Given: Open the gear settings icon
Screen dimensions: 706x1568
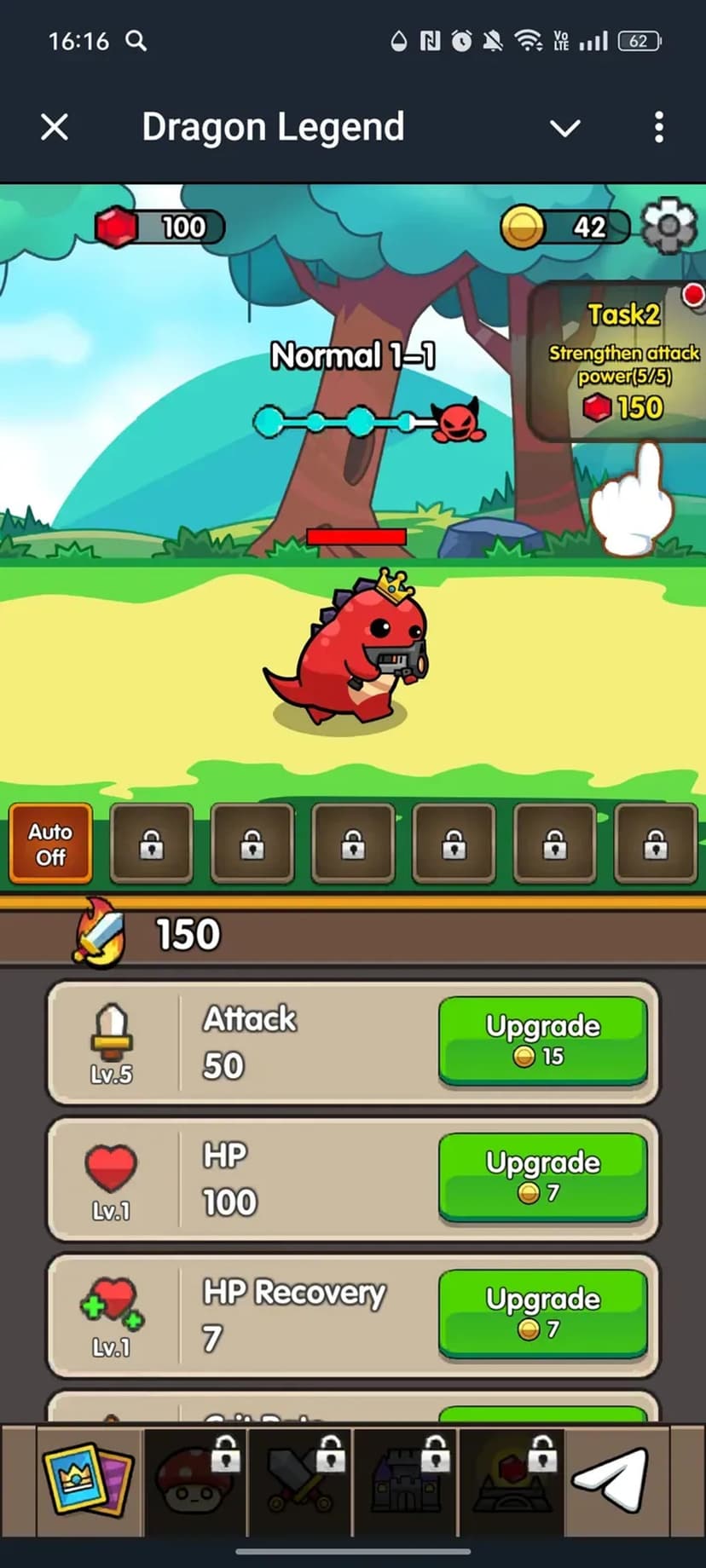Looking at the screenshot, I should coord(669,226).
